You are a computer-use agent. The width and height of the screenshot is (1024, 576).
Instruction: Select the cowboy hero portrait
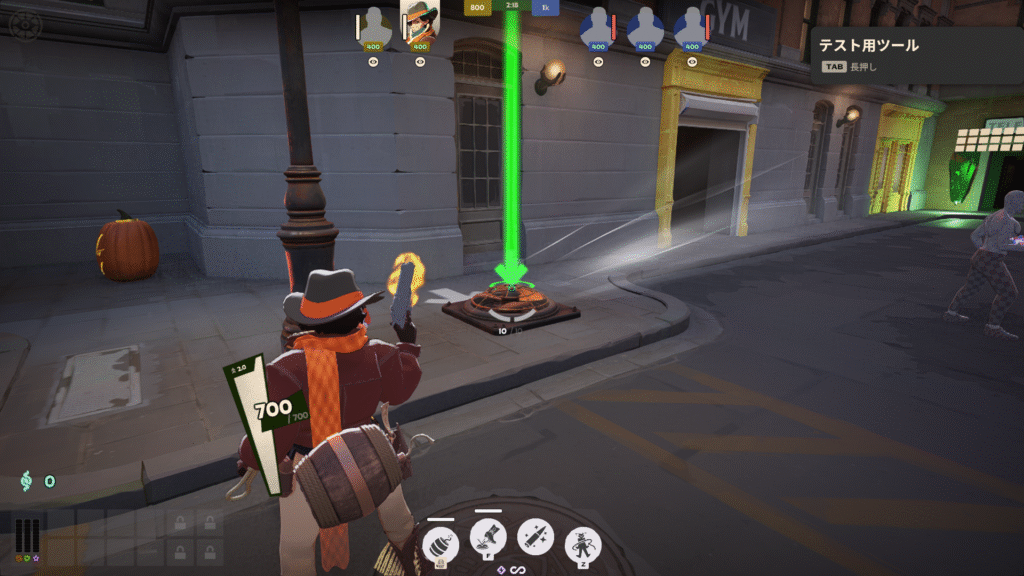(x=420, y=22)
